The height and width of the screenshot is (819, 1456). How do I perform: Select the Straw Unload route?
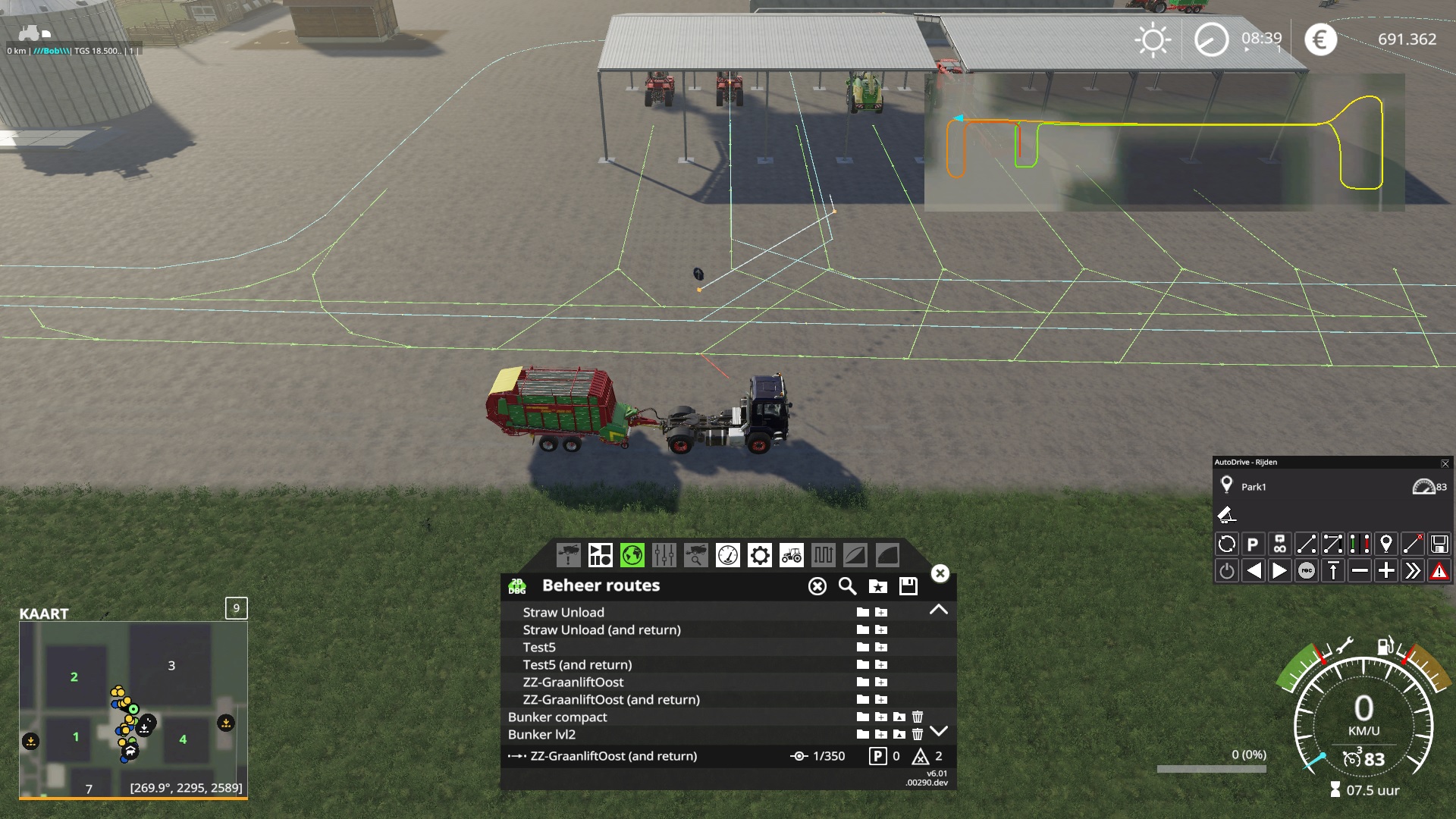point(563,612)
